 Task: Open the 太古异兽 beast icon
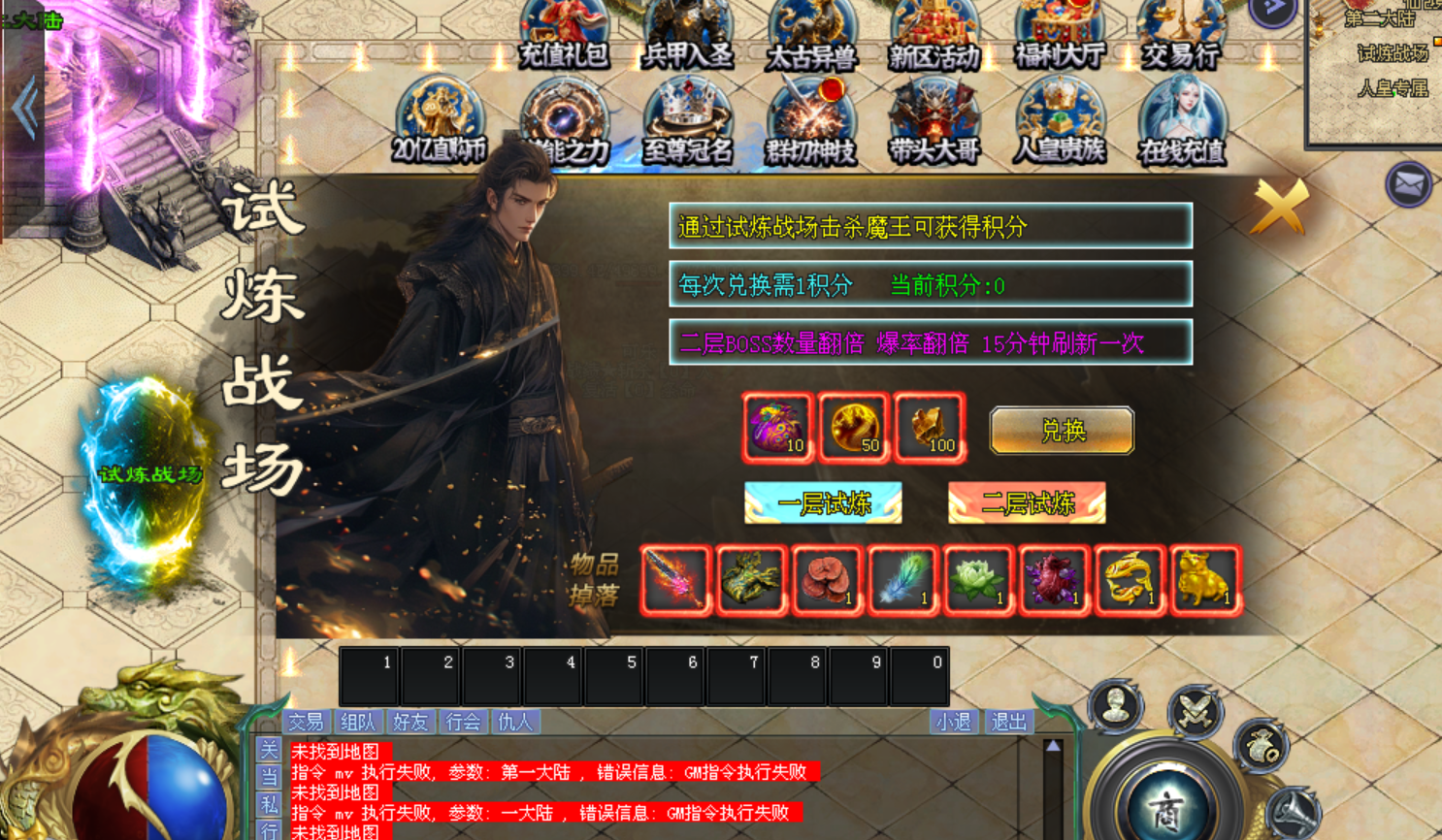tap(811, 34)
